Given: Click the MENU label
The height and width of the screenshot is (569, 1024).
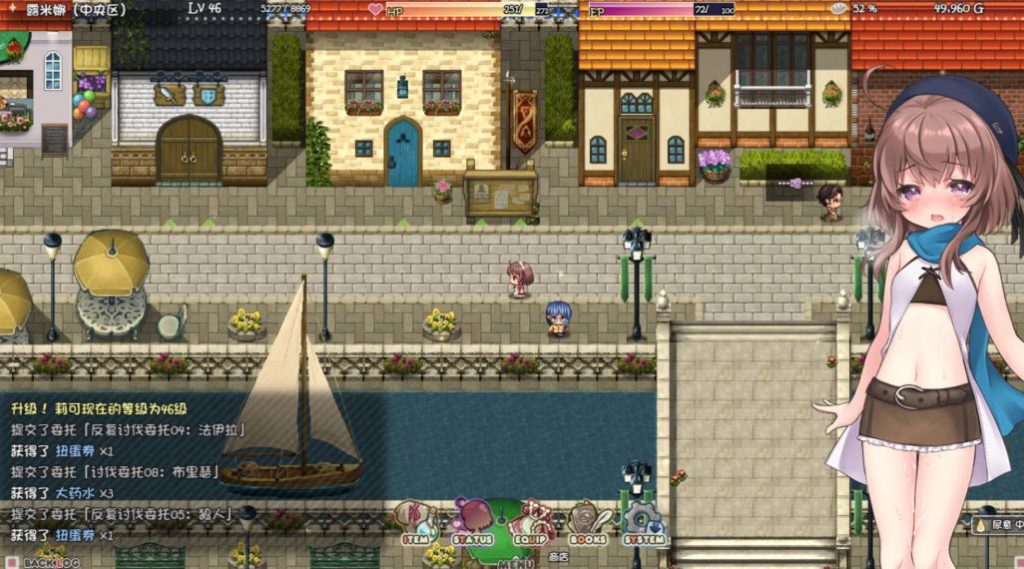Looking at the screenshot, I should [x=516, y=562].
